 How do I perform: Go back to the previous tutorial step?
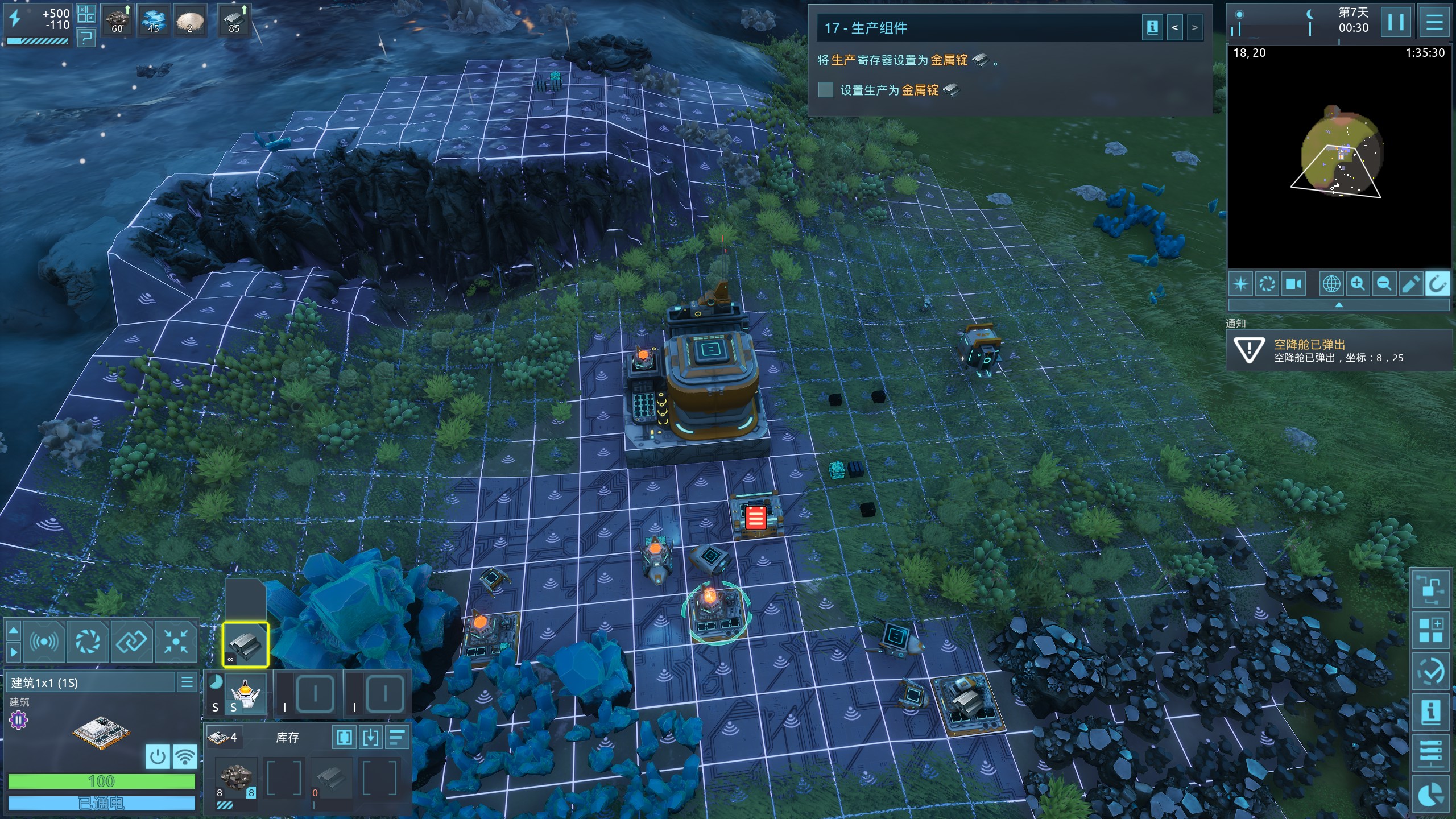[x=1174, y=28]
